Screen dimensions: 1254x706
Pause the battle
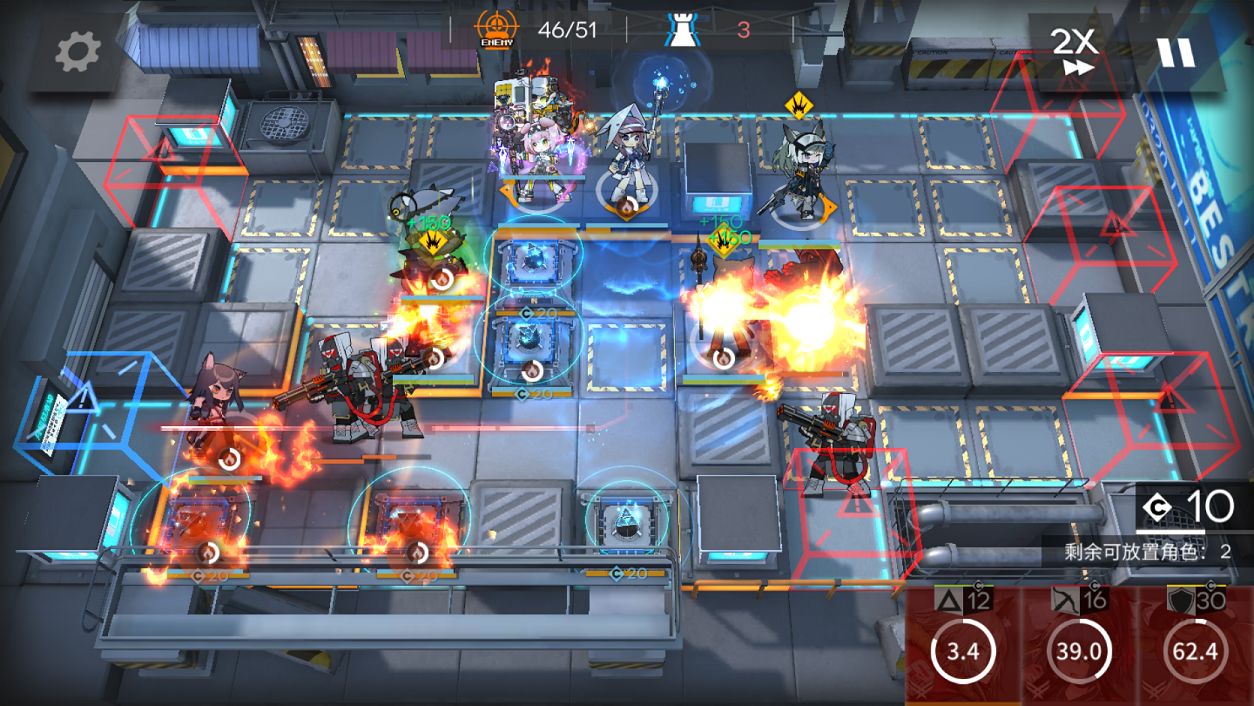click(x=1176, y=52)
